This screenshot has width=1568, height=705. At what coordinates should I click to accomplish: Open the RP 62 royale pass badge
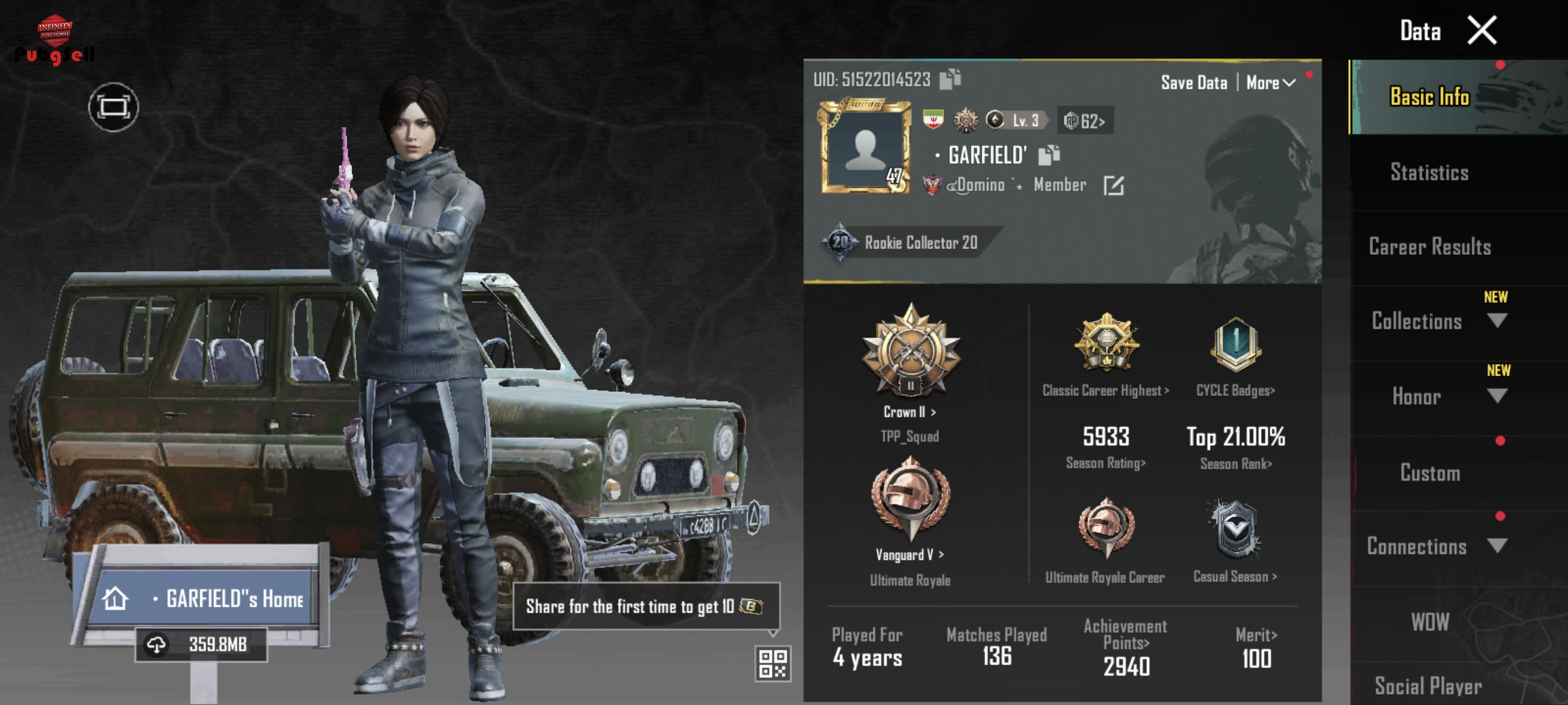[x=1085, y=121]
